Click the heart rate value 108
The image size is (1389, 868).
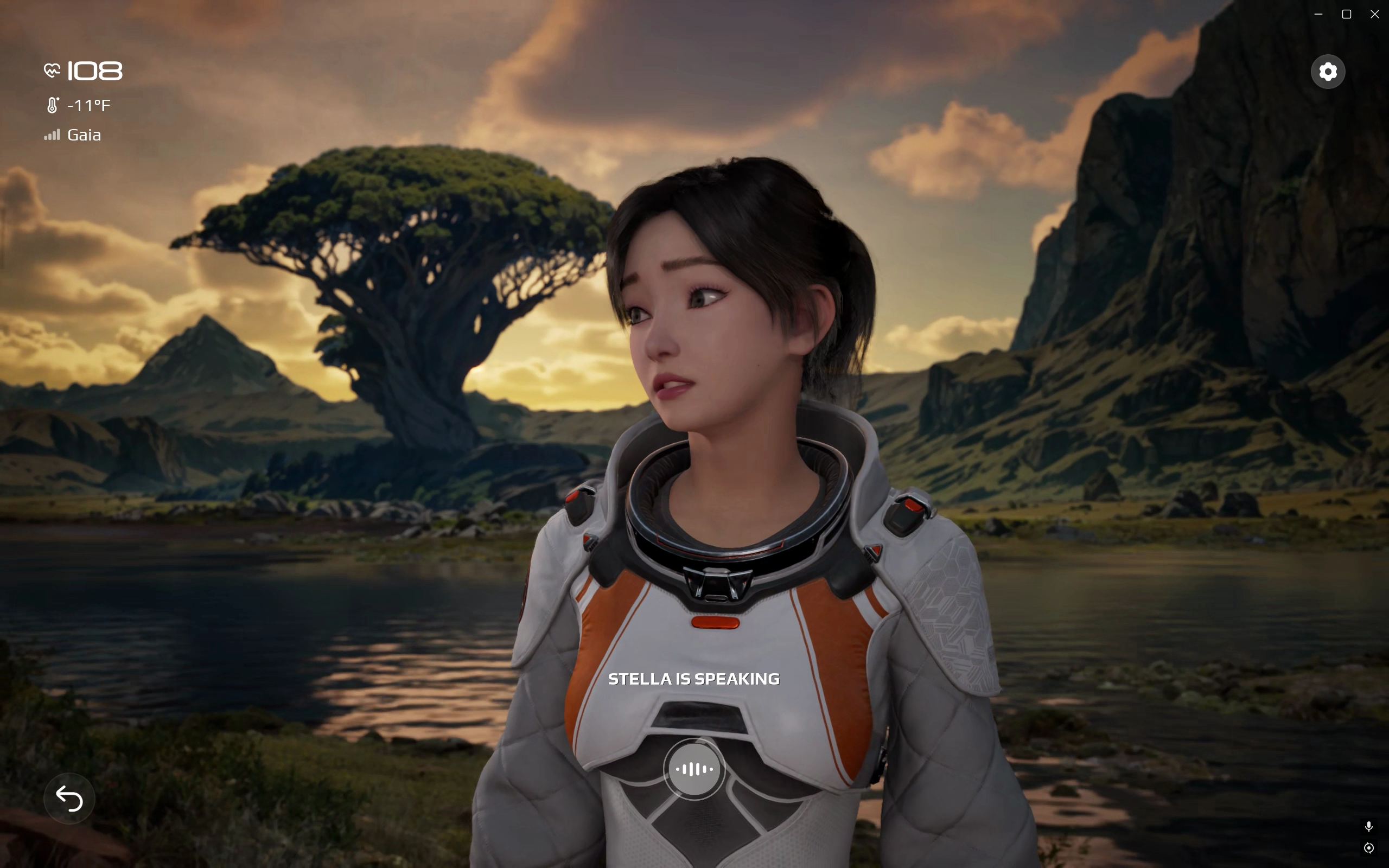[95, 70]
